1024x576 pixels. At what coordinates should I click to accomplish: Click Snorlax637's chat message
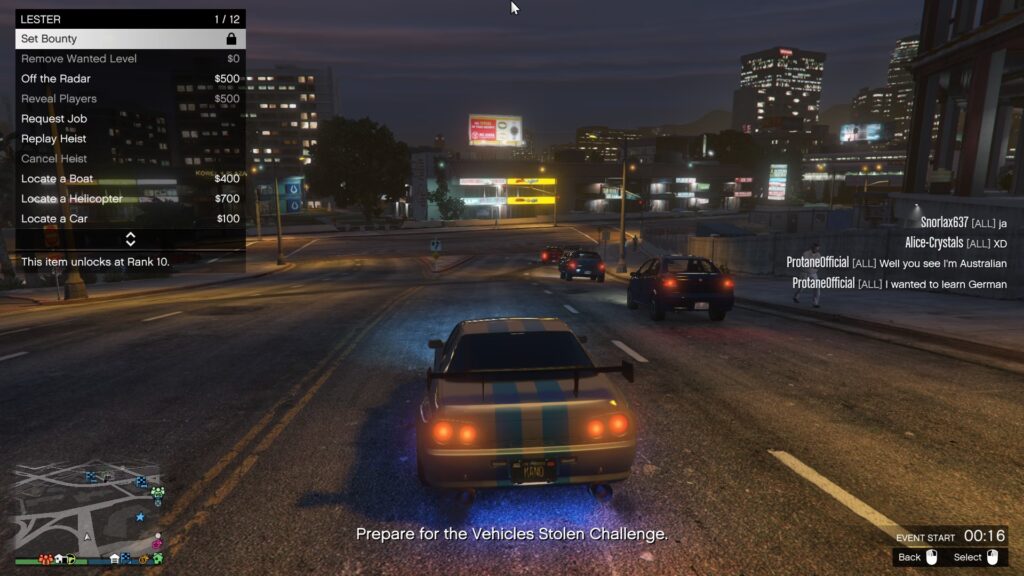(963, 223)
